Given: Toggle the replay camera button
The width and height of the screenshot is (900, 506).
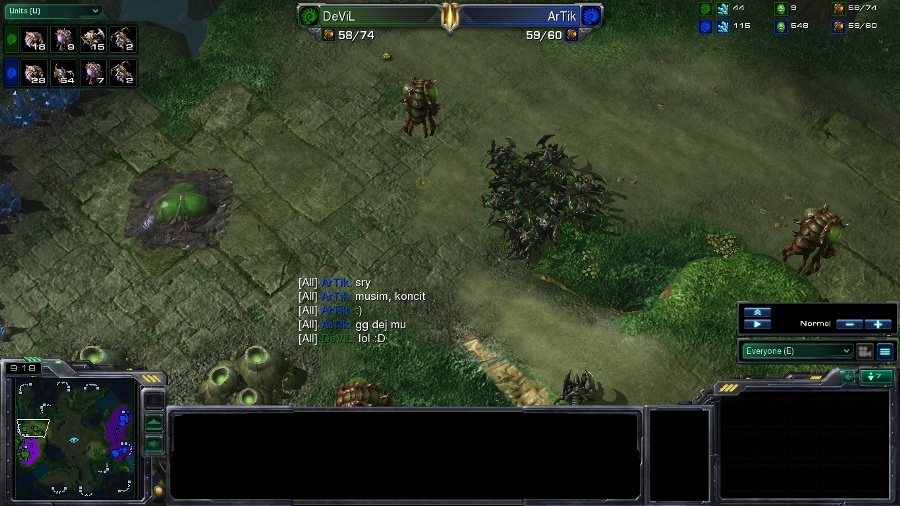Looking at the screenshot, I should pyautogui.click(x=863, y=351).
